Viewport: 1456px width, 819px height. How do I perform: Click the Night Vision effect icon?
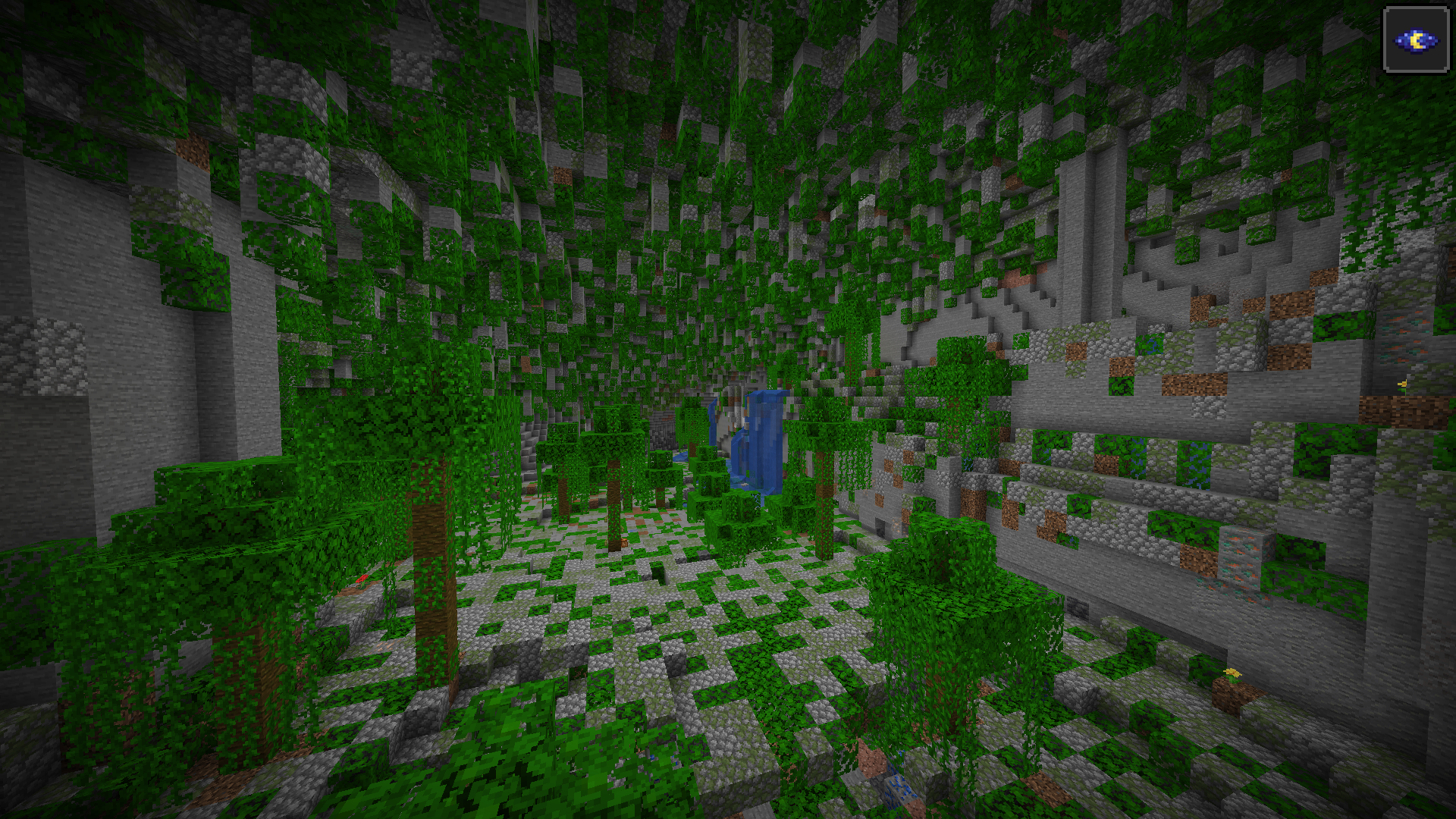click(1415, 40)
